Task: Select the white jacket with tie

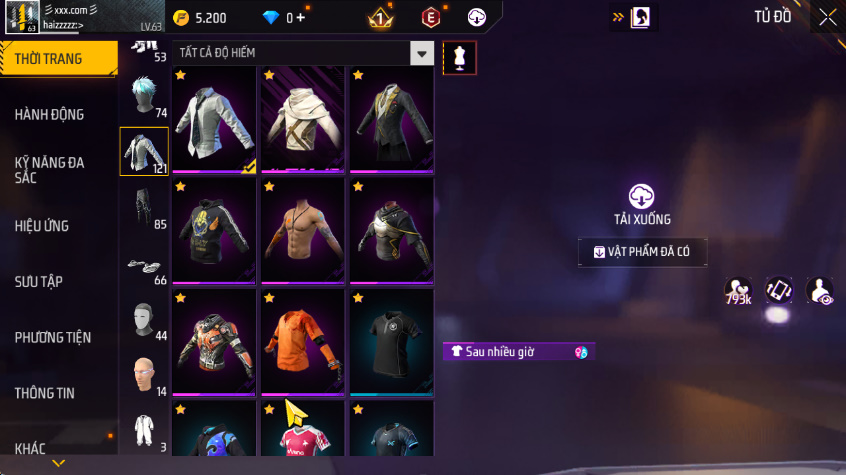Action: [x=215, y=120]
